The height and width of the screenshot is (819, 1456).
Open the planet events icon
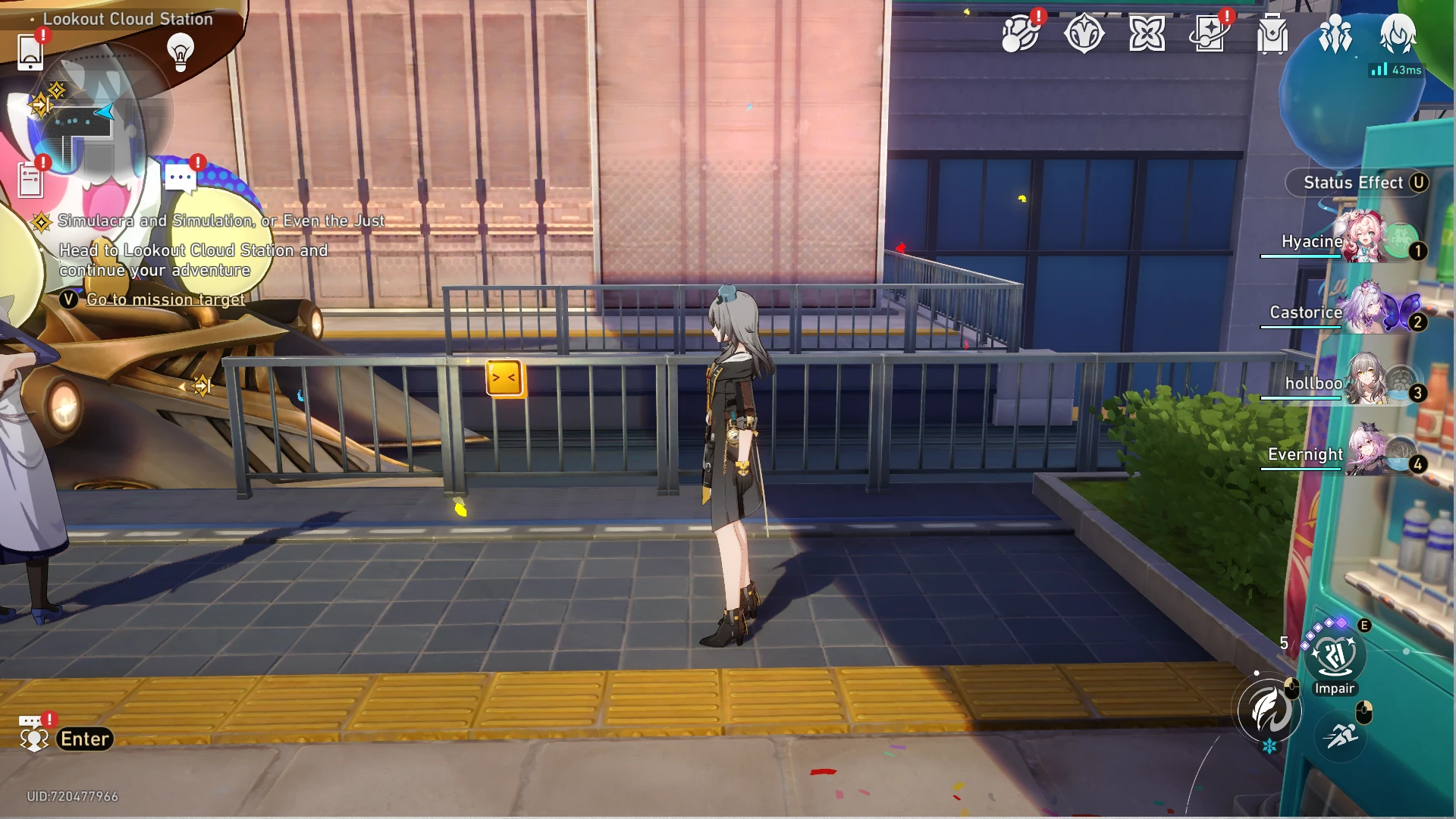coord(1021,34)
